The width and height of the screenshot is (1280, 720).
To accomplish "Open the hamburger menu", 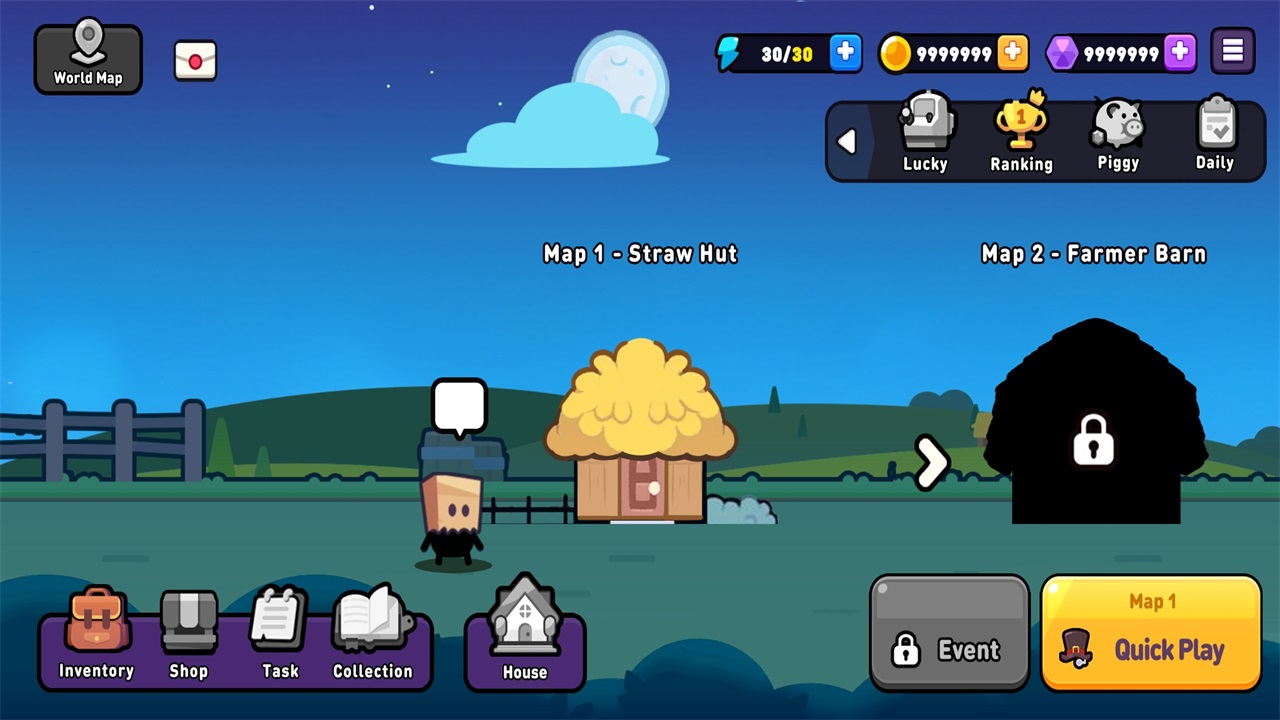I will pyautogui.click(x=1233, y=52).
